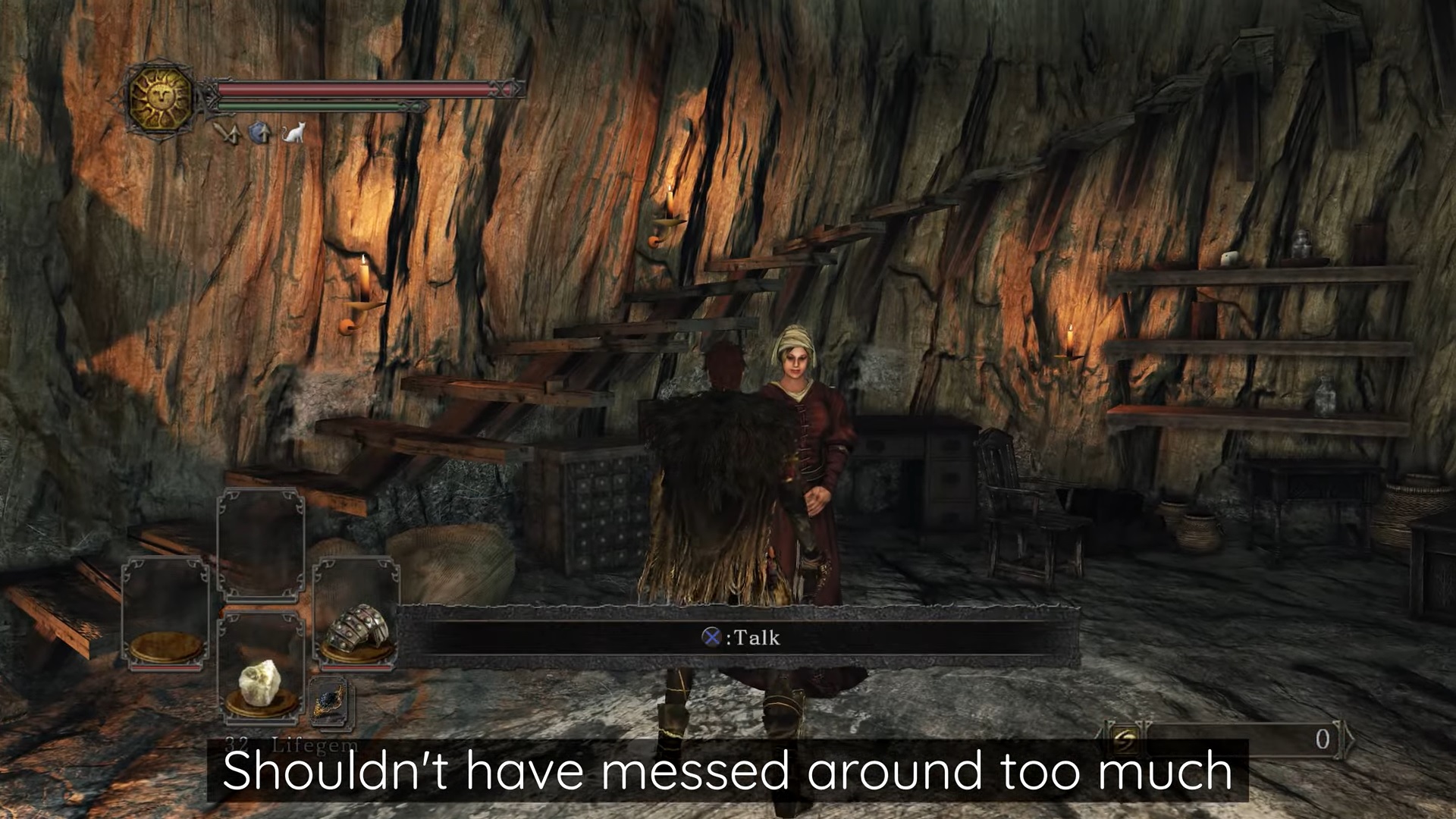Open the empty spell attunement slot

point(262,544)
